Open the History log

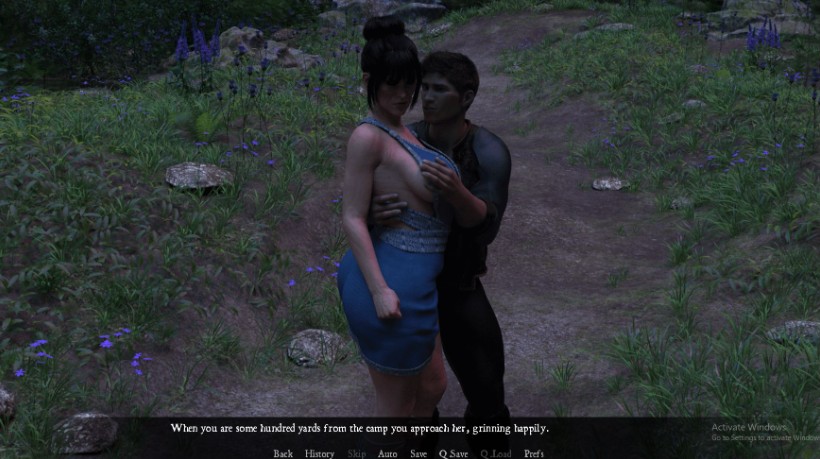click(x=319, y=453)
